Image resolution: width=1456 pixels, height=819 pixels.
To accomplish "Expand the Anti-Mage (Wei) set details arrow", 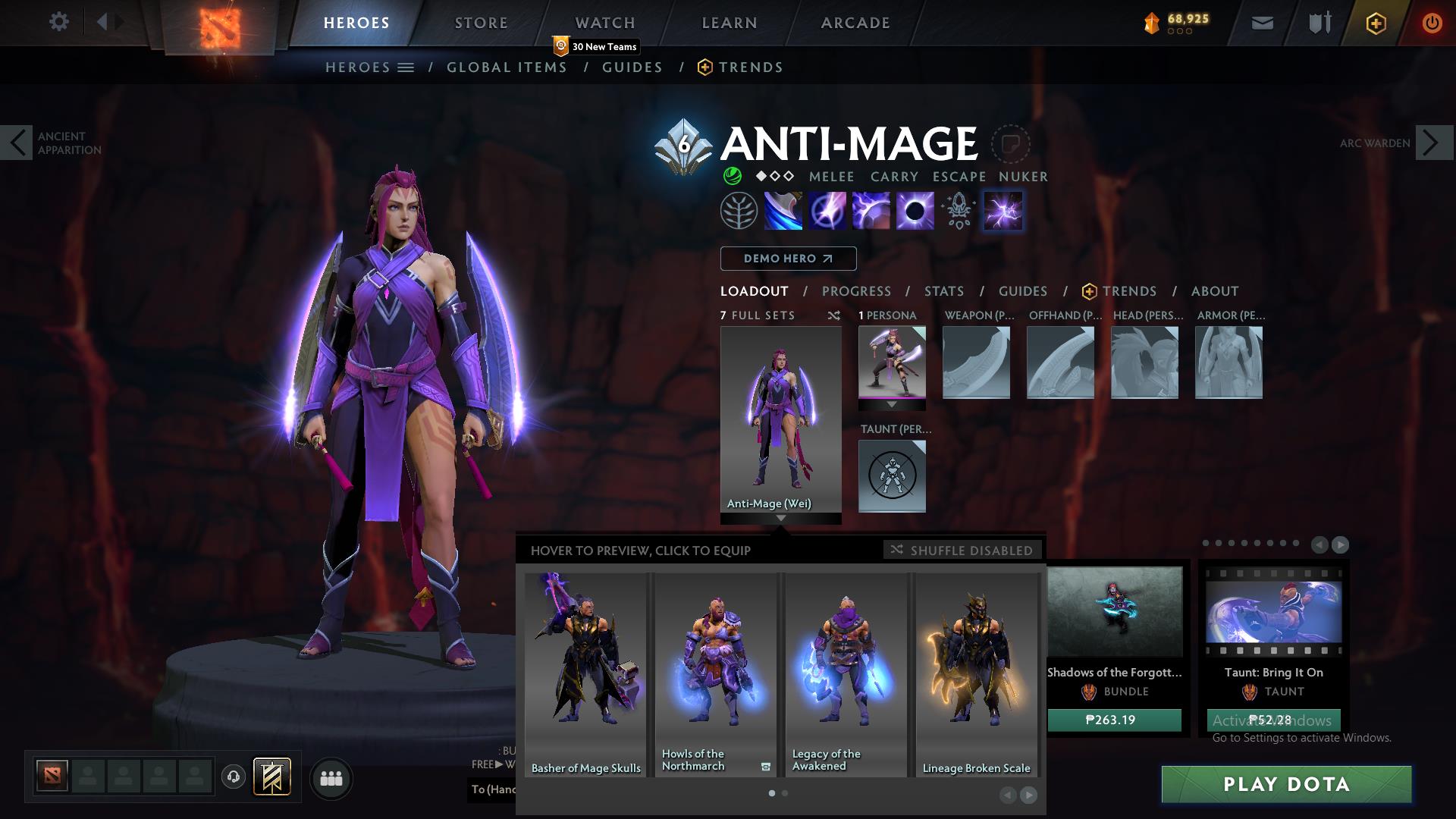I will click(782, 519).
